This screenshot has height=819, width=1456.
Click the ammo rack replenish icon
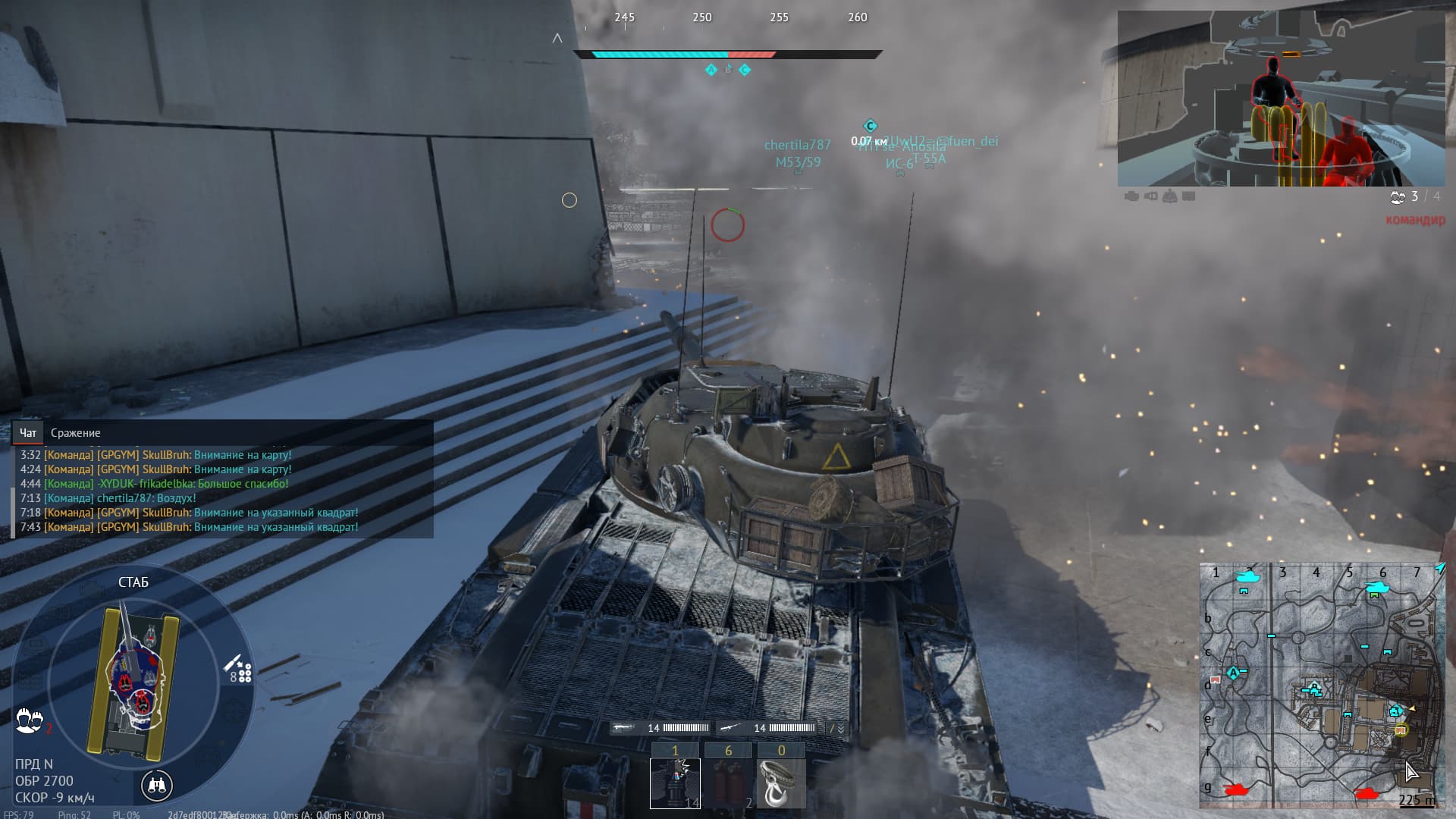240,670
